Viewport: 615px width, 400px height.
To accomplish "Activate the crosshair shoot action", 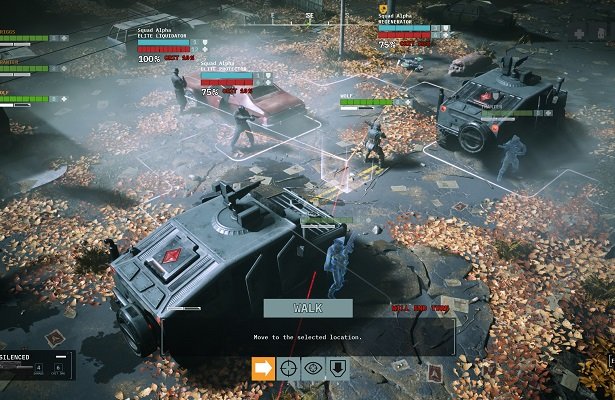I will coord(288,368).
